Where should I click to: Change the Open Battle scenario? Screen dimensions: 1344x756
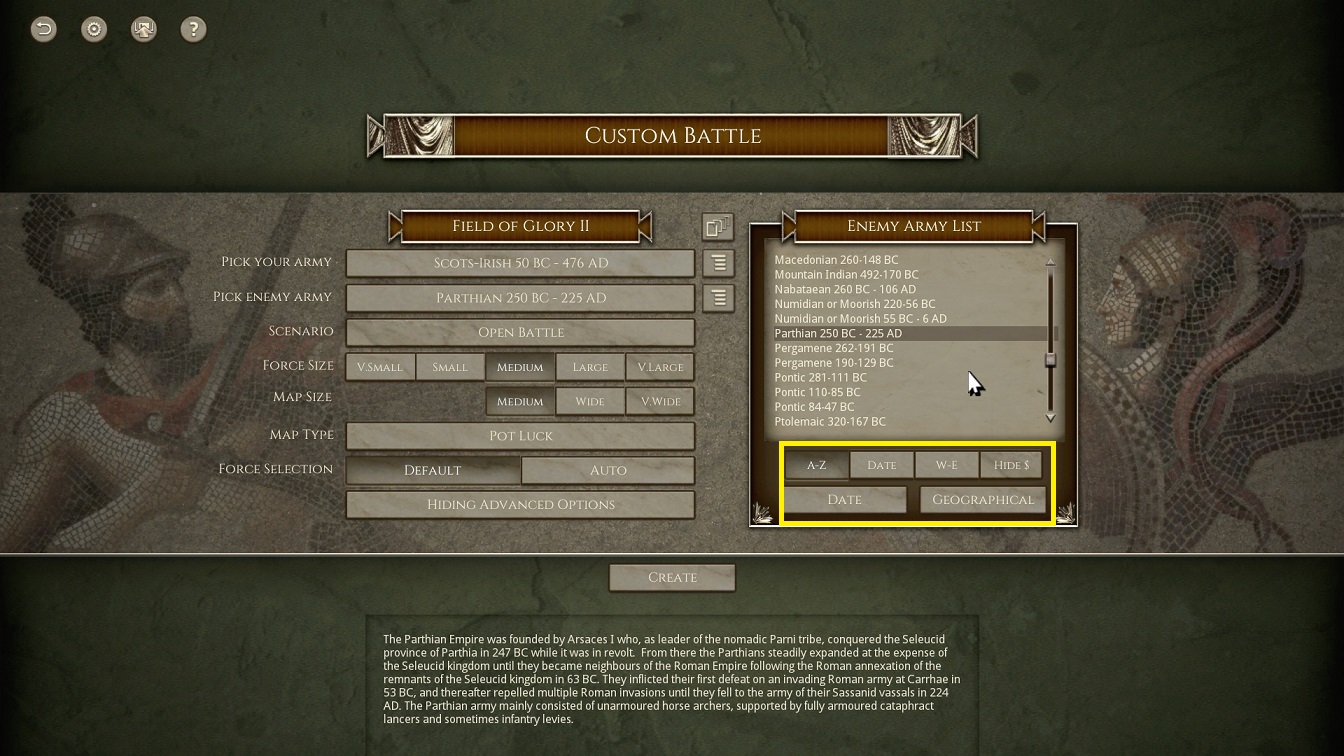point(520,332)
